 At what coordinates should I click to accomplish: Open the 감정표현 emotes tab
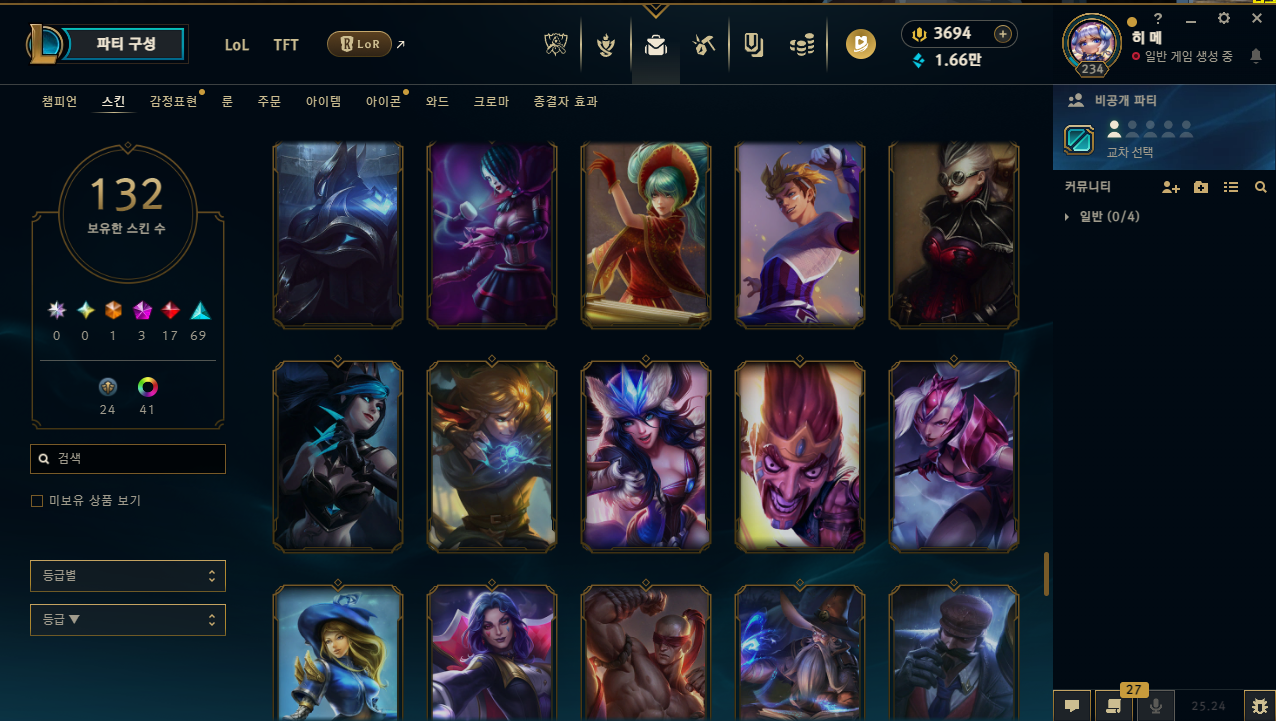click(173, 101)
